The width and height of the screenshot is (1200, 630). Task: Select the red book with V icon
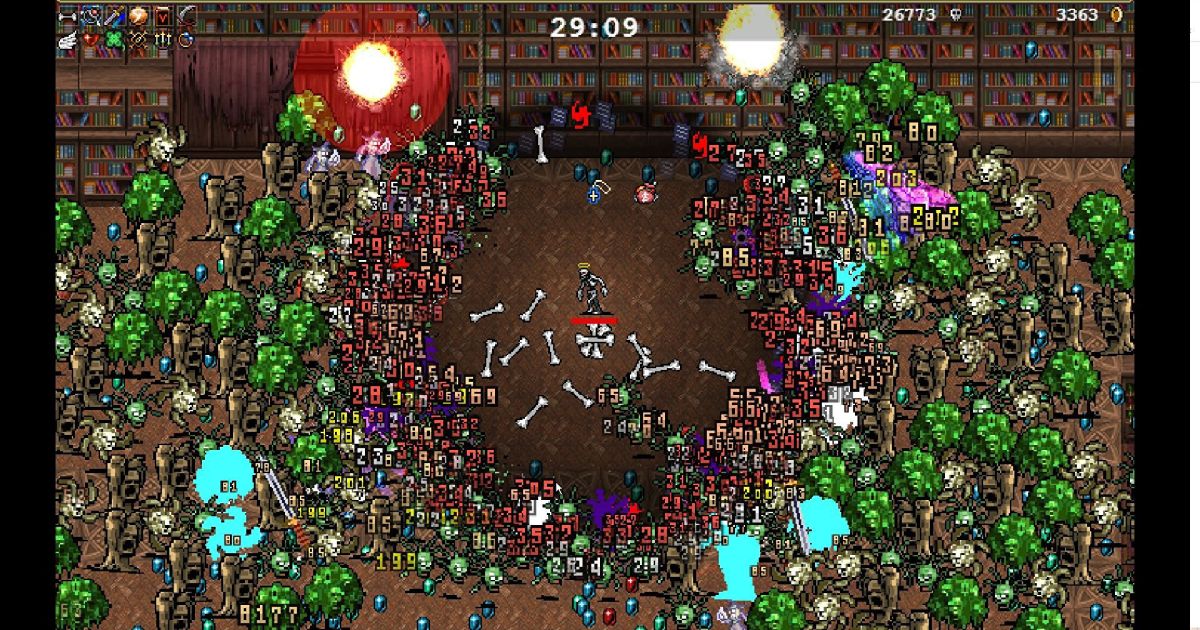pos(162,16)
